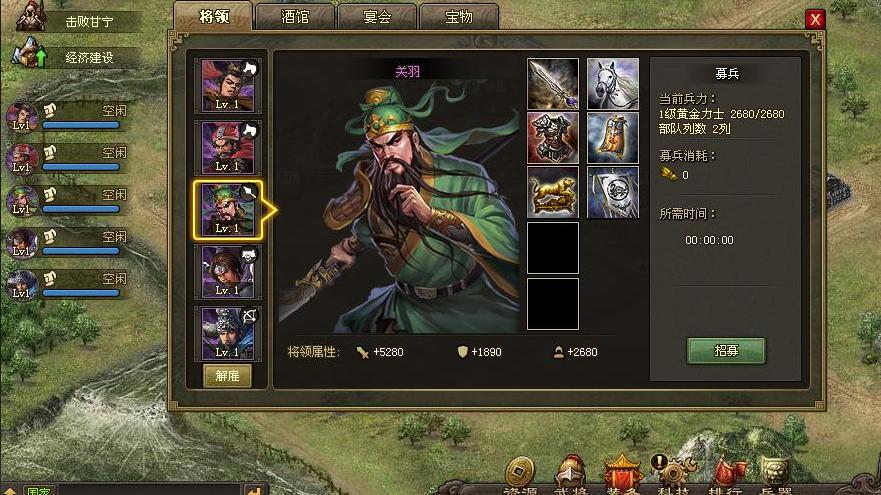881x495 pixels.
Task: Switch to the 酒馆 tab
Action: (x=294, y=17)
